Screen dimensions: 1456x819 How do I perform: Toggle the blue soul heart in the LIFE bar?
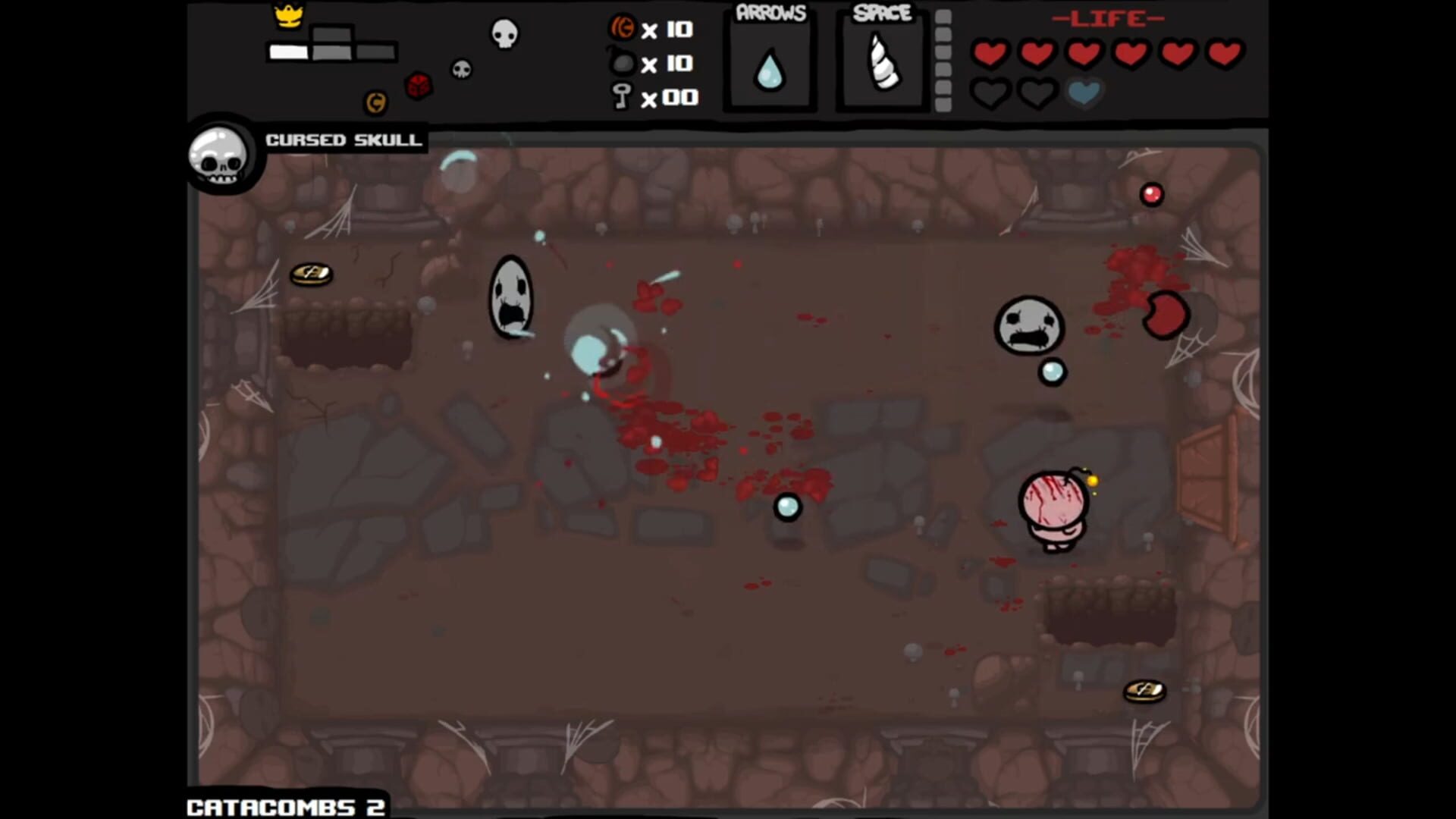click(x=1084, y=93)
